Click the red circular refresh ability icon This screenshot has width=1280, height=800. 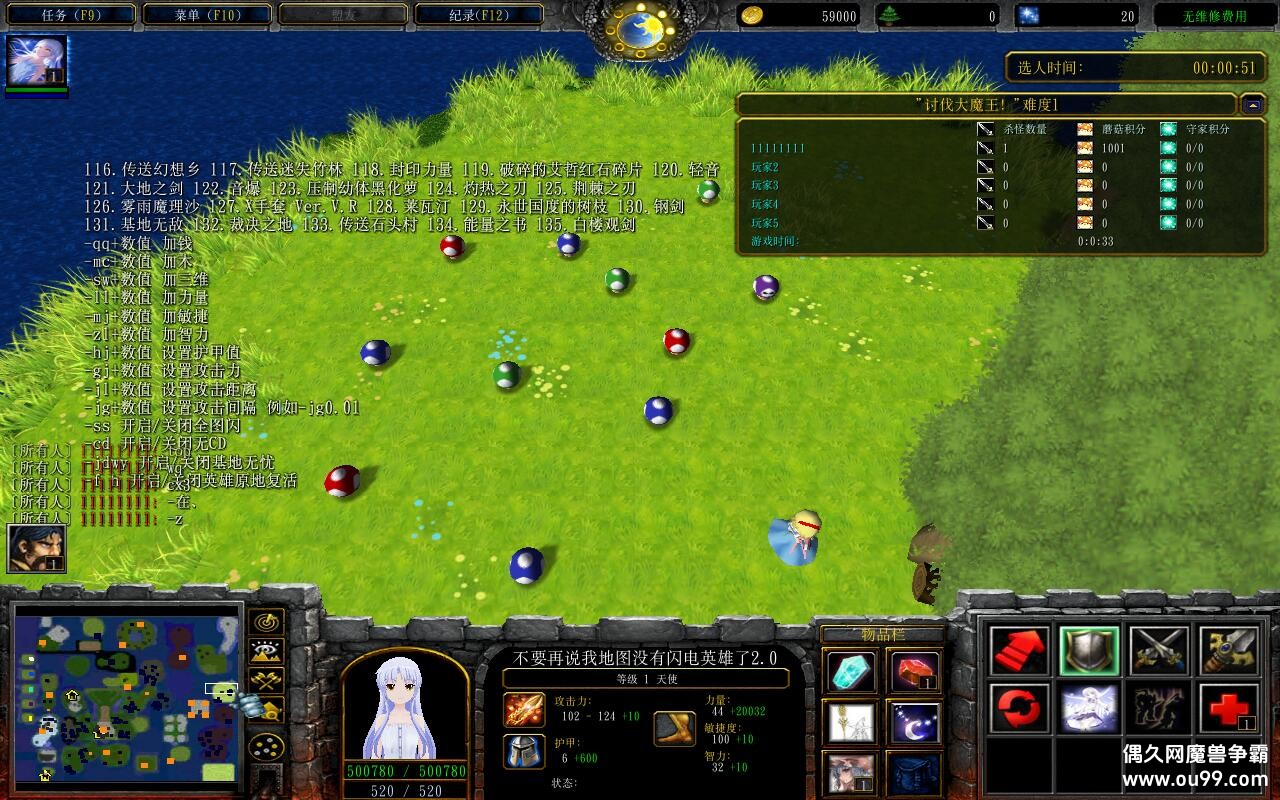[x=1020, y=709]
